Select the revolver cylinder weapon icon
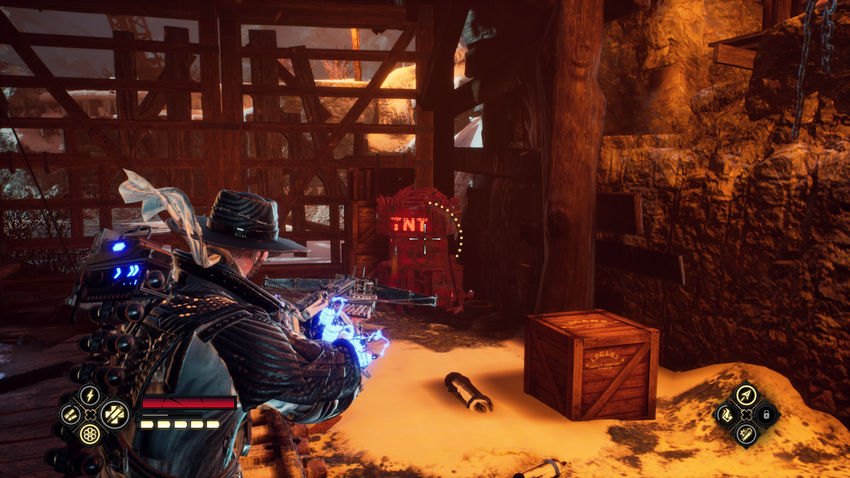The image size is (850, 478). (90, 434)
